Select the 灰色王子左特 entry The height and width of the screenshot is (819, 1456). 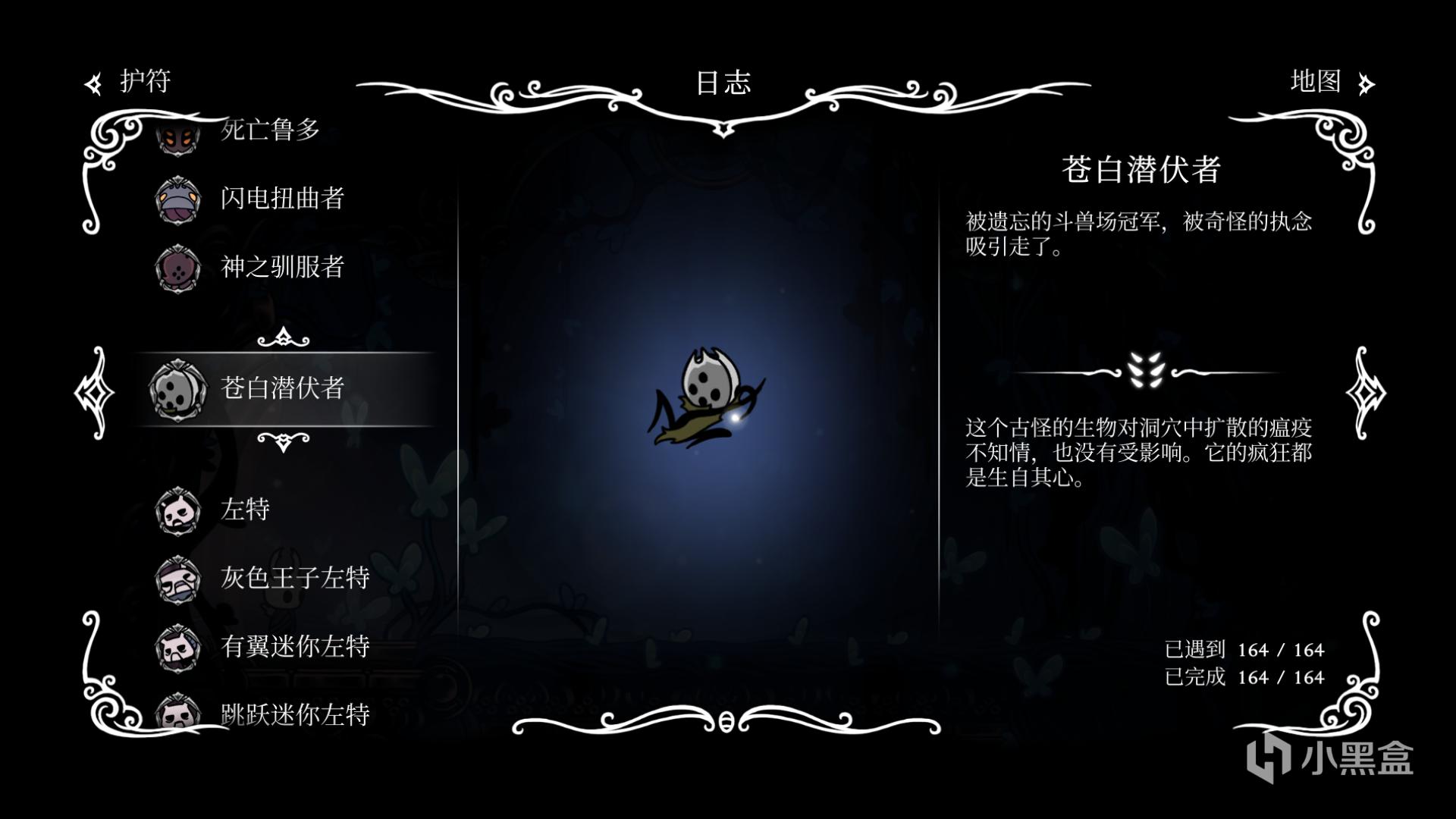tap(294, 578)
